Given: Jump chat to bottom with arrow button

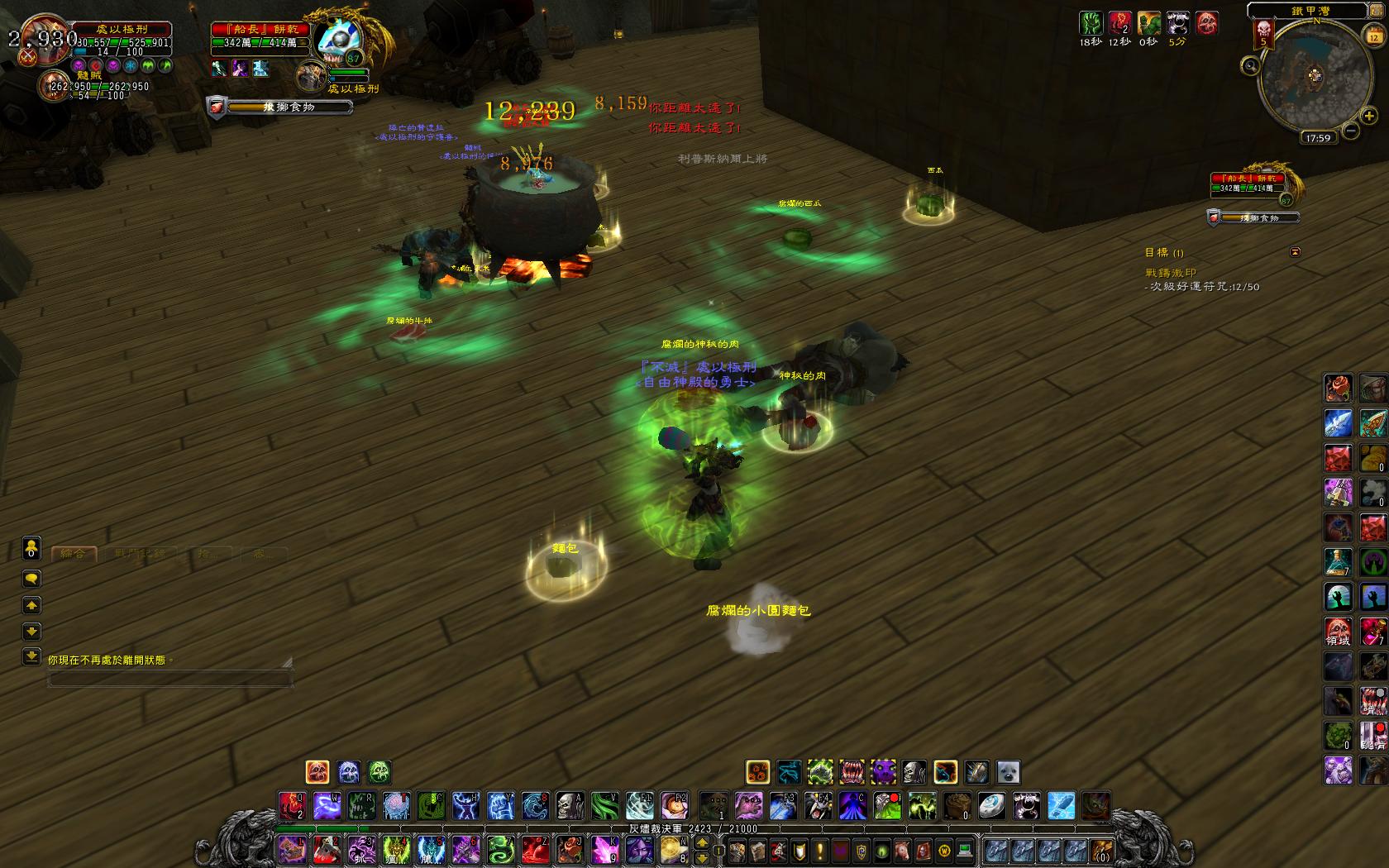Looking at the screenshot, I should (31, 656).
